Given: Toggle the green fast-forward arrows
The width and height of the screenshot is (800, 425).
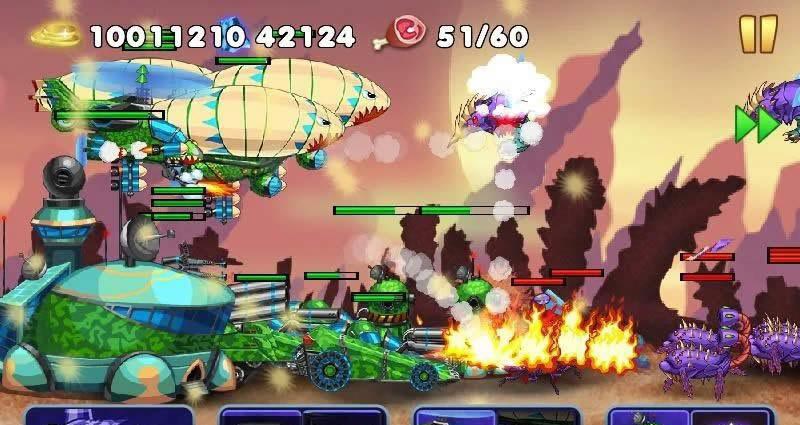Looking at the screenshot, I should click(x=756, y=124).
